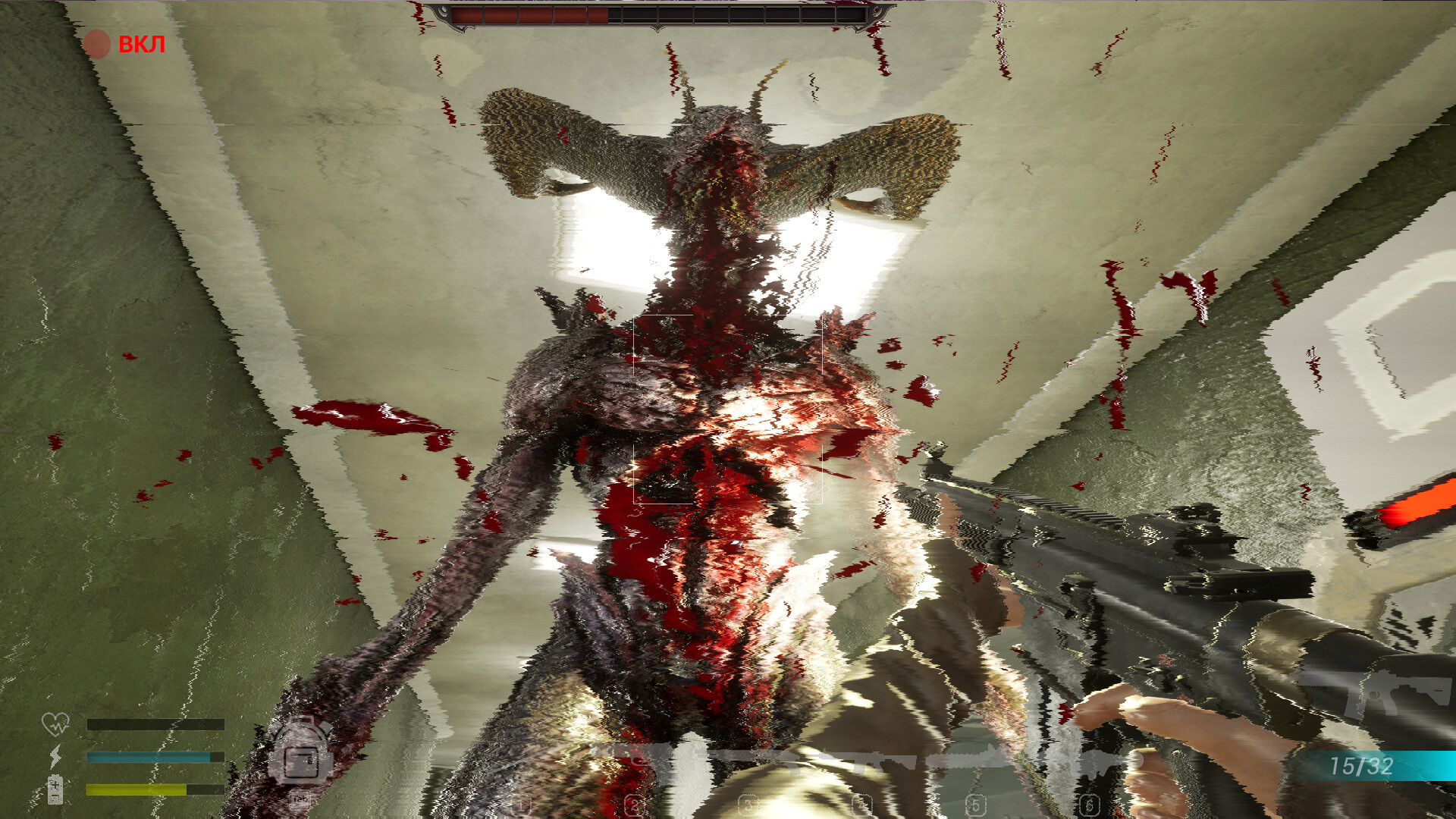1456x819 pixels.
Task: Expand weapon slot 3 in the hotbar
Action: pos(747,804)
